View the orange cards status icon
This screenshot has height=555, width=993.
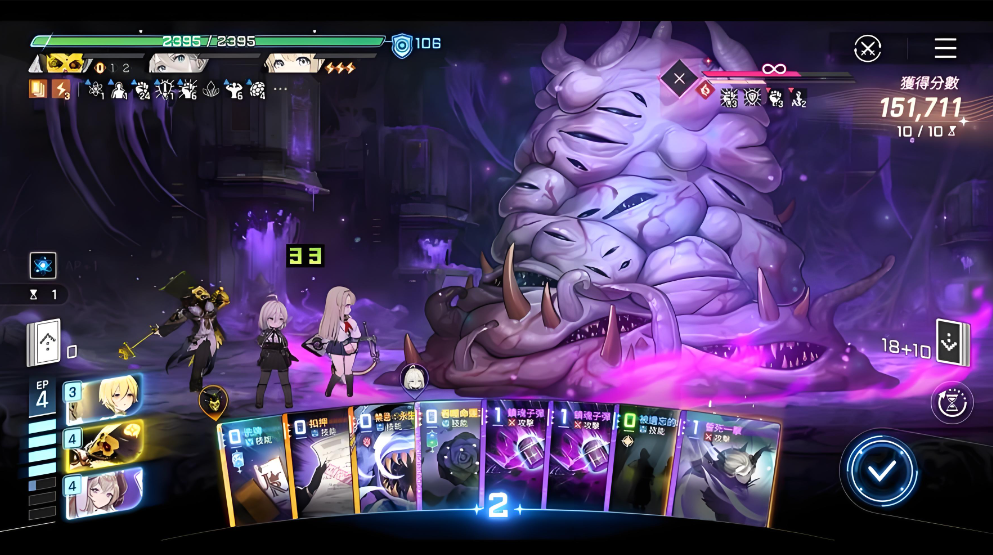(x=37, y=89)
